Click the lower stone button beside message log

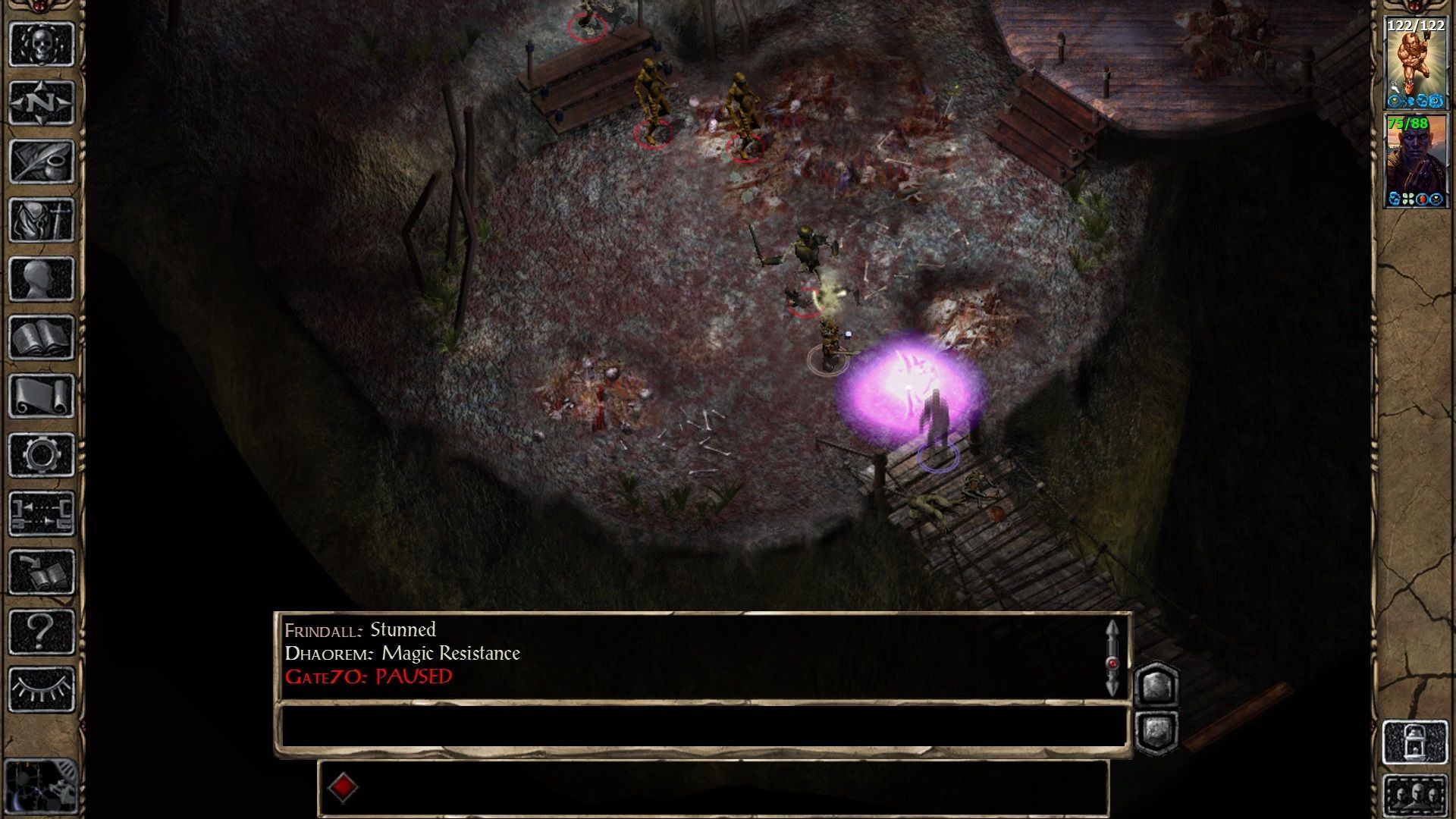pyautogui.click(x=1156, y=732)
